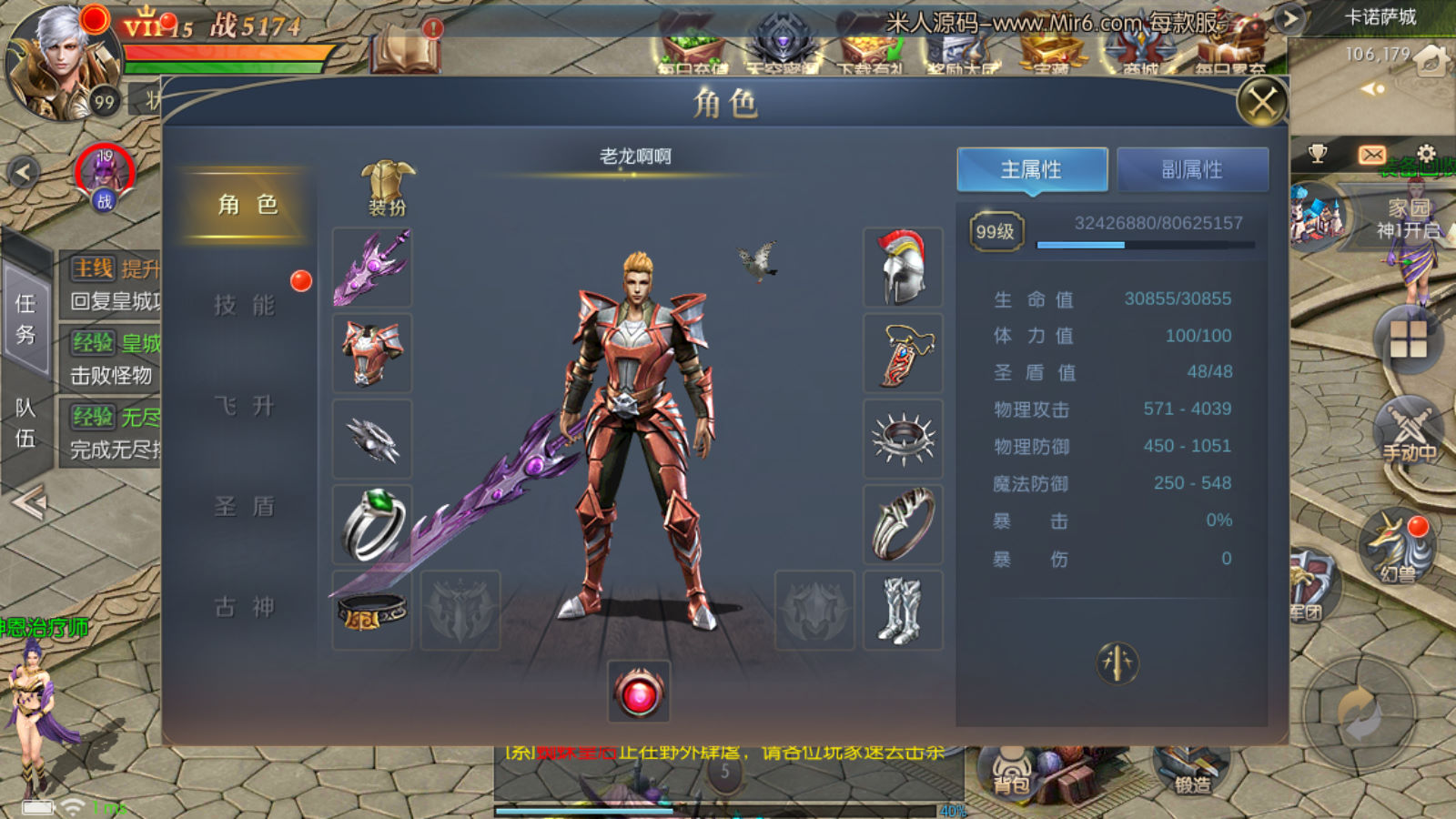
Task: Click the red gem orb slot
Action: (x=639, y=693)
